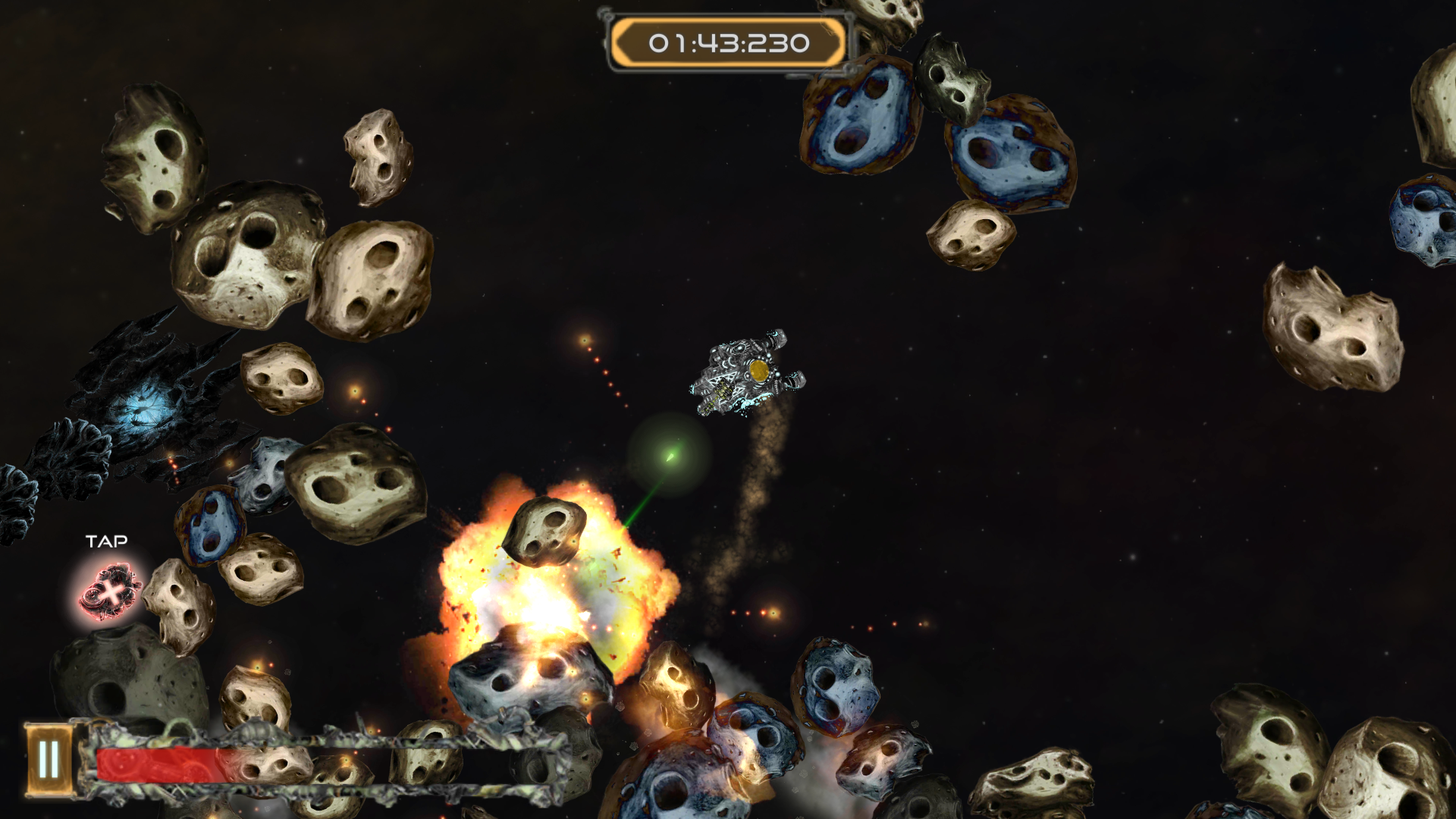Click the TAP instruction label

click(x=107, y=542)
